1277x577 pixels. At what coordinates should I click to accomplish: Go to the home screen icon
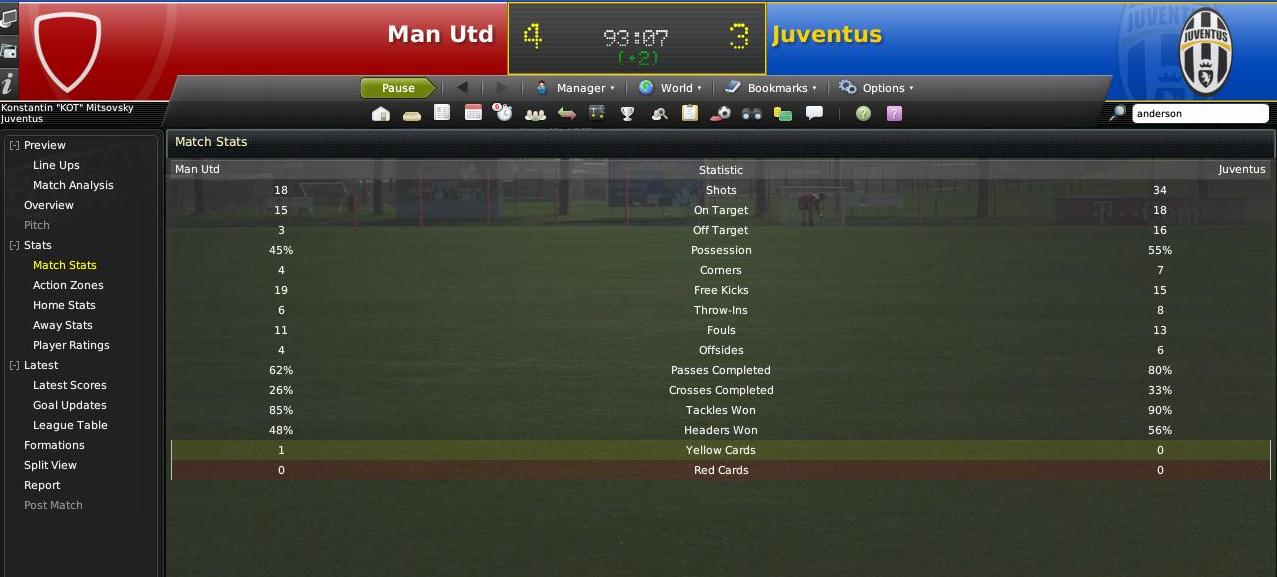click(x=380, y=114)
